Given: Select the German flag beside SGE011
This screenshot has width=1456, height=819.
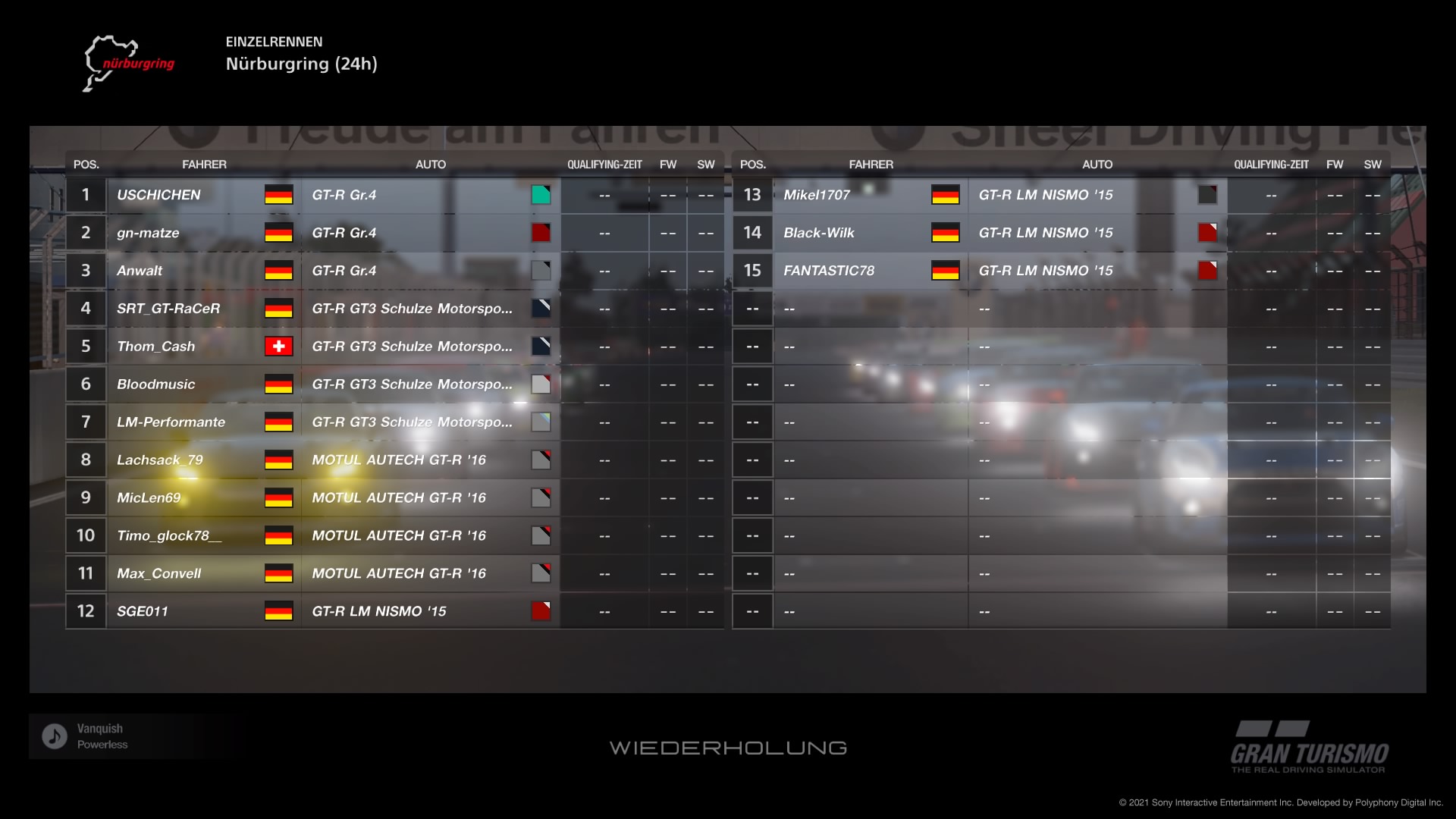Looking at the screenshot, I should pyautogui.click(x=278, y=611).
